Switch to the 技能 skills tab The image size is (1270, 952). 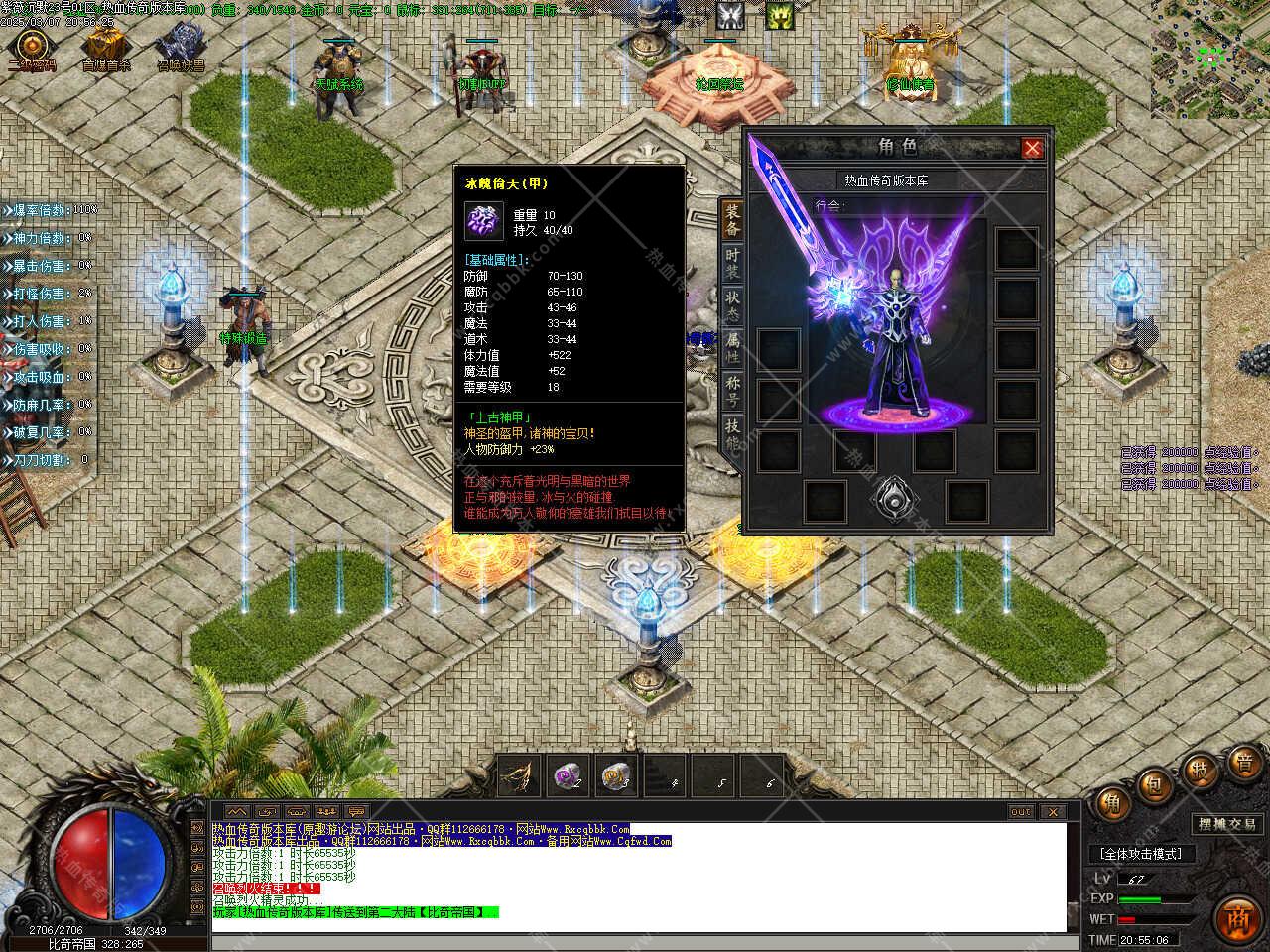pyautogui.click(x=732, y=432)
